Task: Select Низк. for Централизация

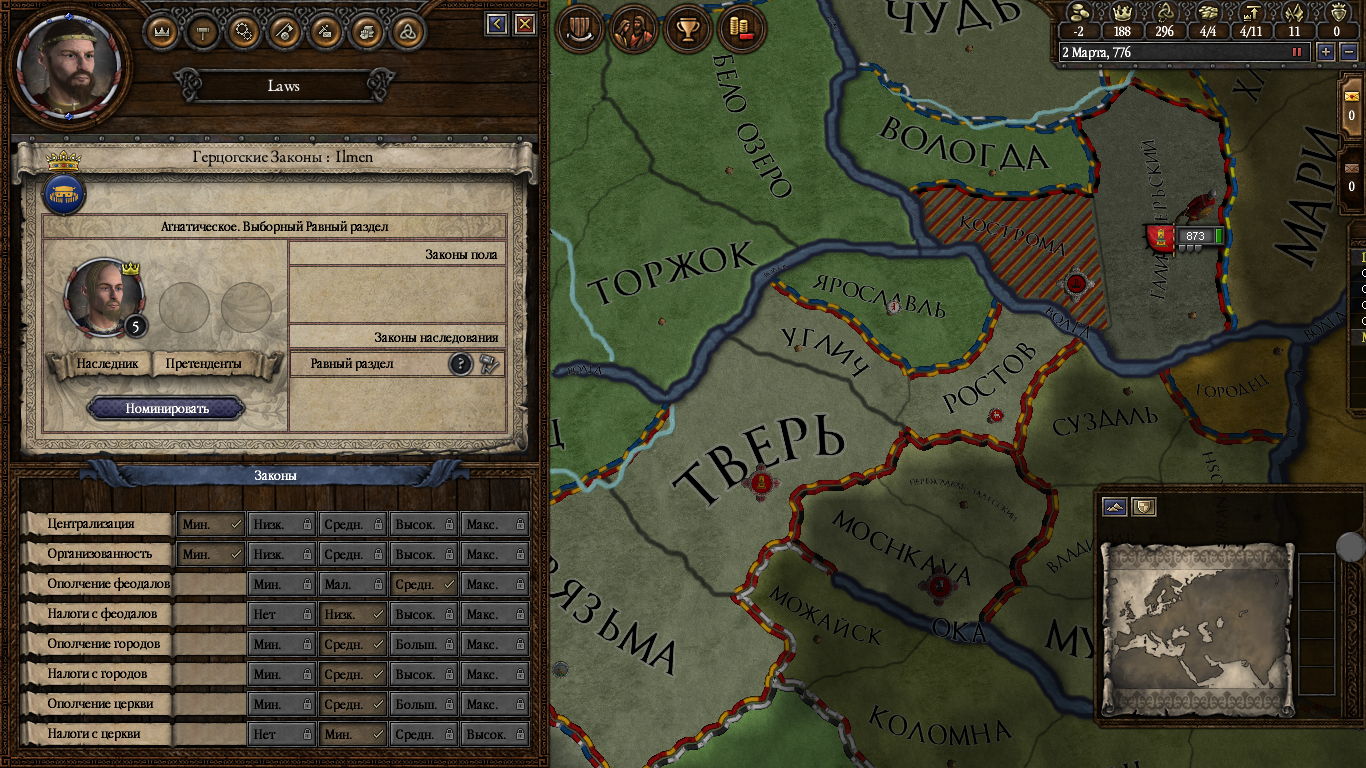Action: pos(281,524)
